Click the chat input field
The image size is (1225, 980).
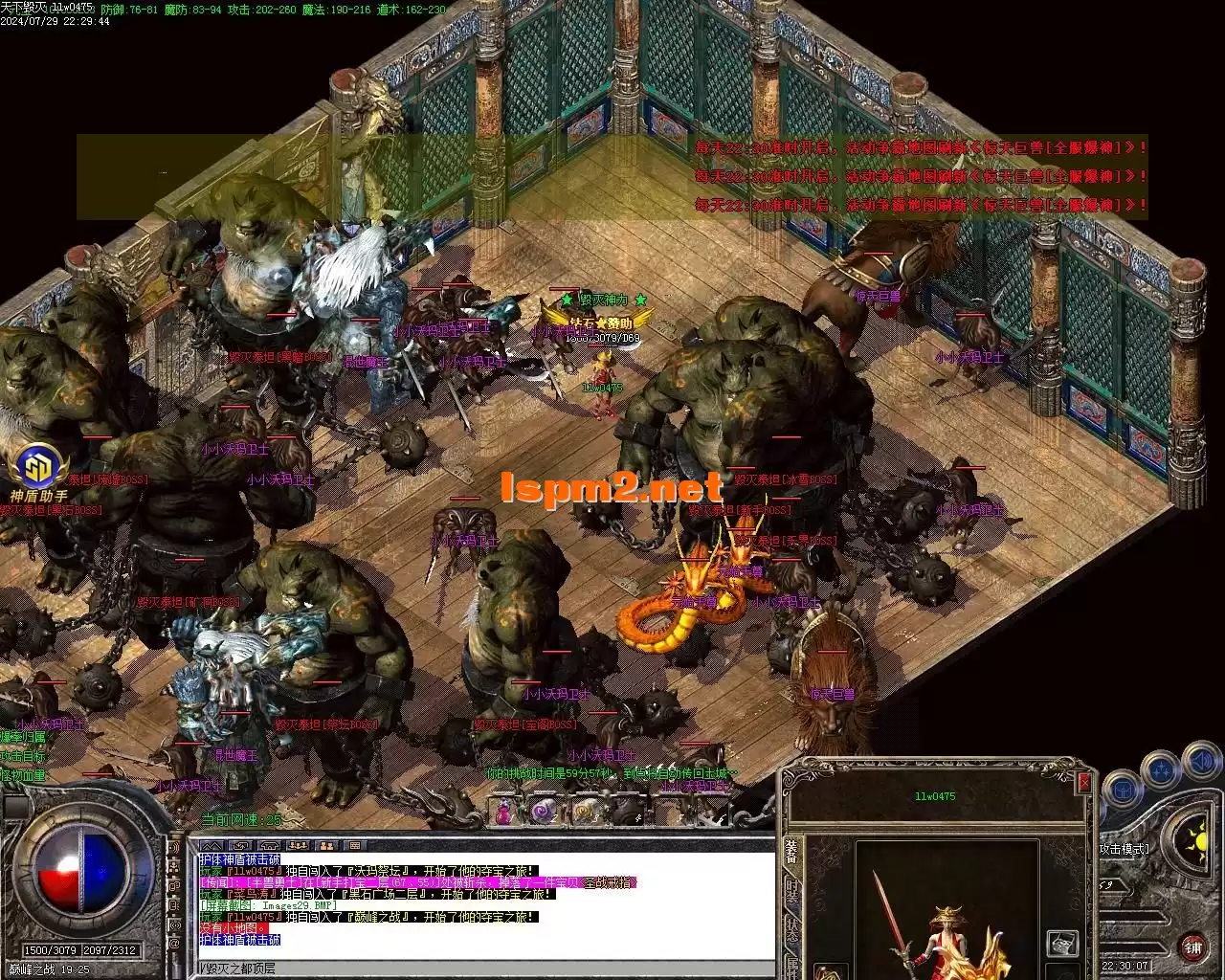pyautogui.click(x=479, y=969)
